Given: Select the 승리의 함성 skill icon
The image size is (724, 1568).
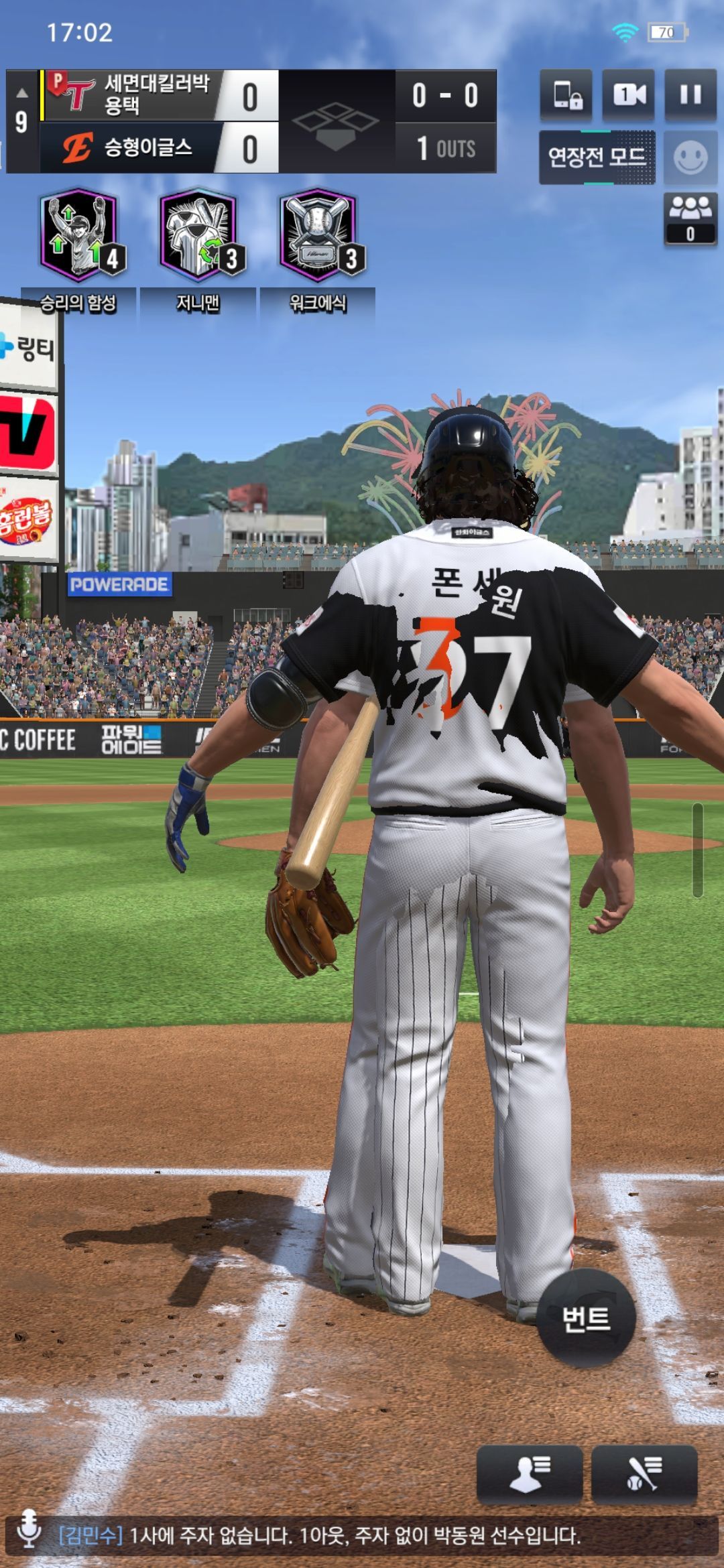Looking at the screenshot, I should point(79,236).
